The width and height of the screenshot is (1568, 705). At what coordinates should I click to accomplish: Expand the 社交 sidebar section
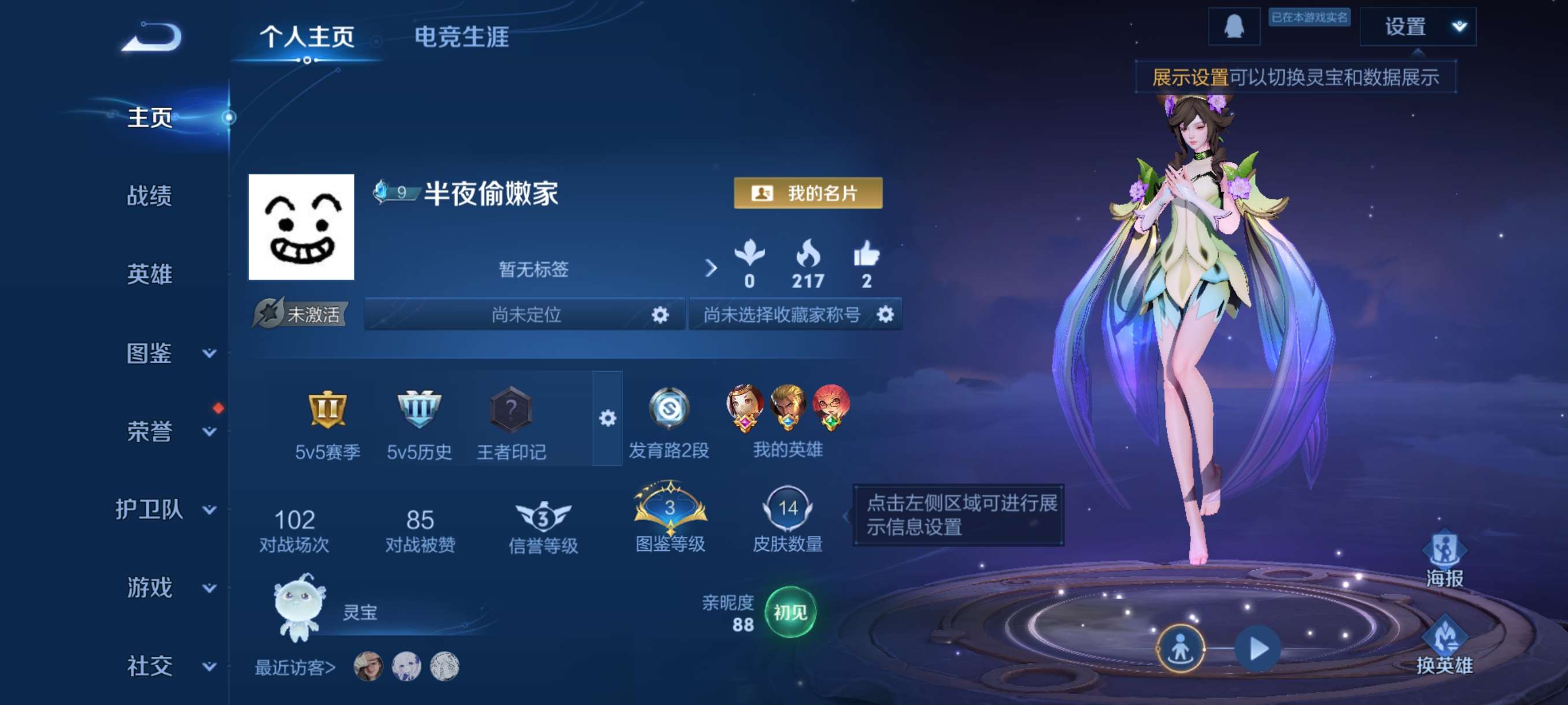150,666
